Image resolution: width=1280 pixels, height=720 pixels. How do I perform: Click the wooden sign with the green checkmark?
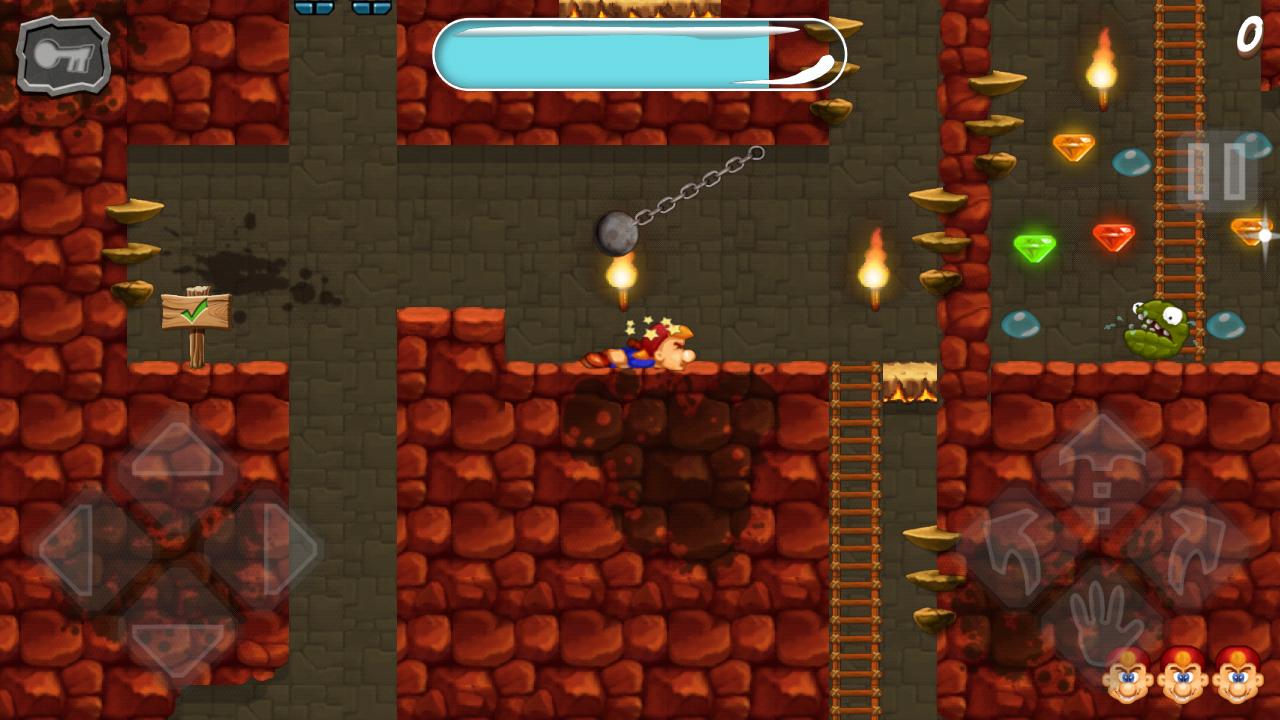tap(198, 312)
